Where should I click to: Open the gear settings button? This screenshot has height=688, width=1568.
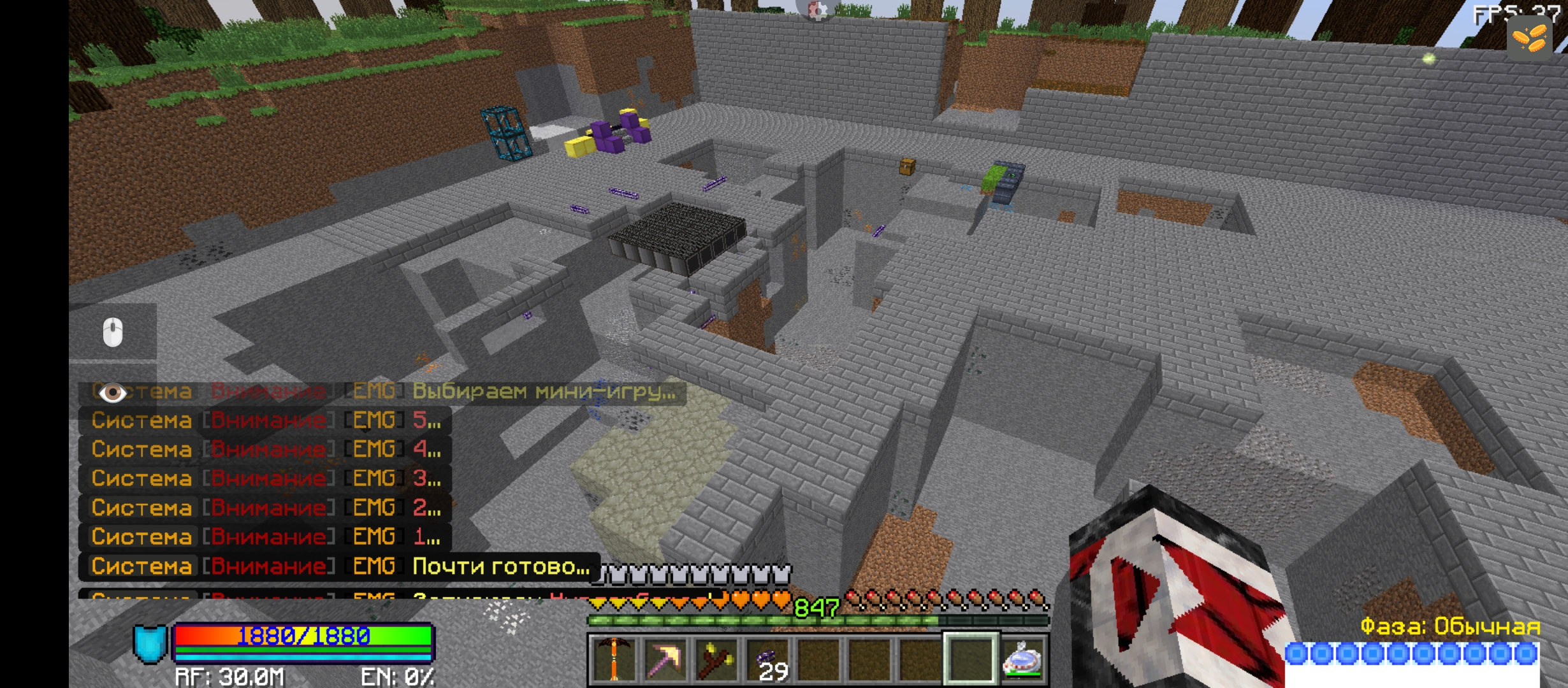pyautogui.click(x=817, y=10)
